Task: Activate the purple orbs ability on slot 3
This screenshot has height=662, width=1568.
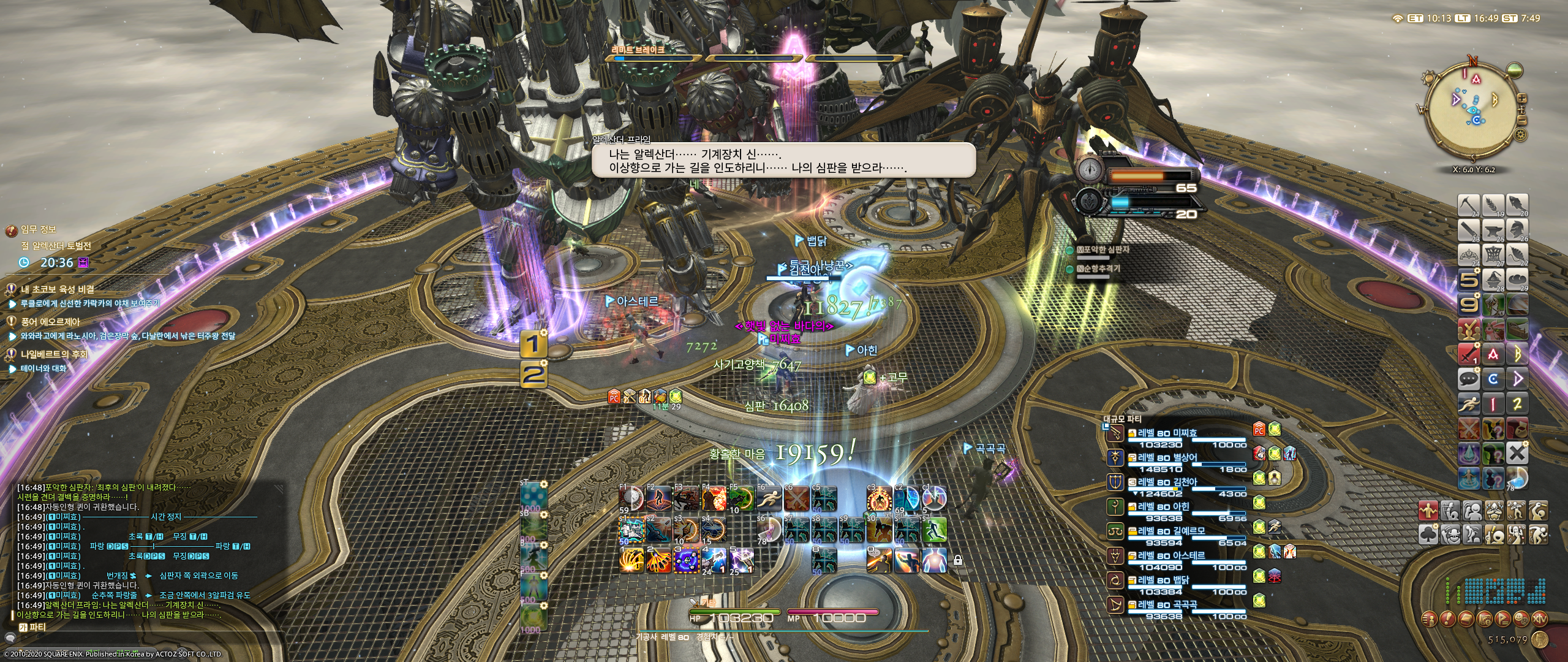Action: tap(687, 560)
